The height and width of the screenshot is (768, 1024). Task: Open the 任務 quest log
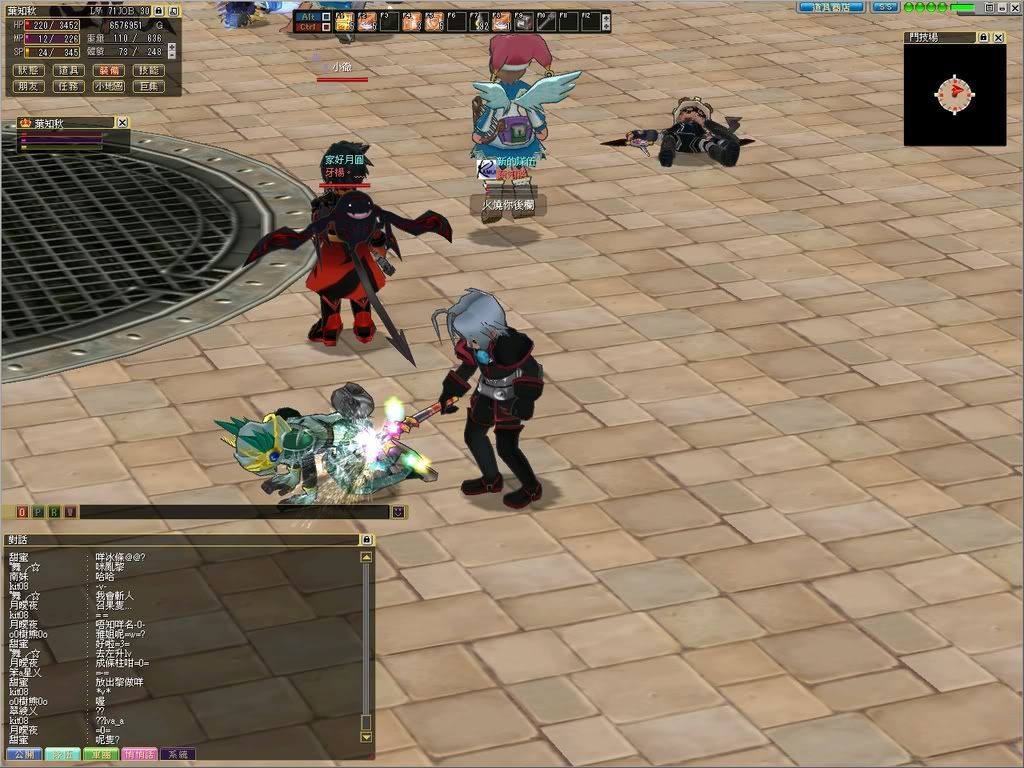coord(68,87)
